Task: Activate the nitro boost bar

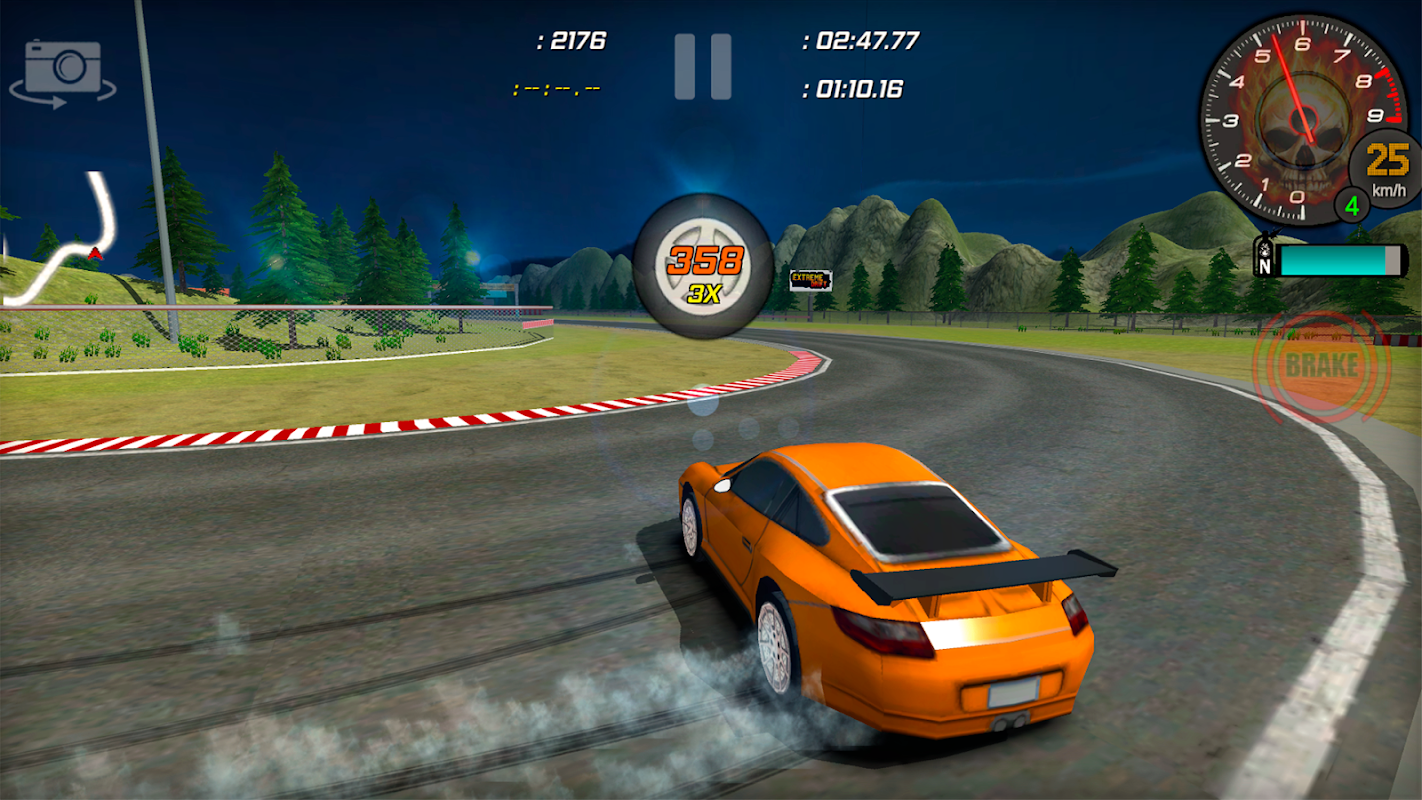Action: (x=1331, y=261)
